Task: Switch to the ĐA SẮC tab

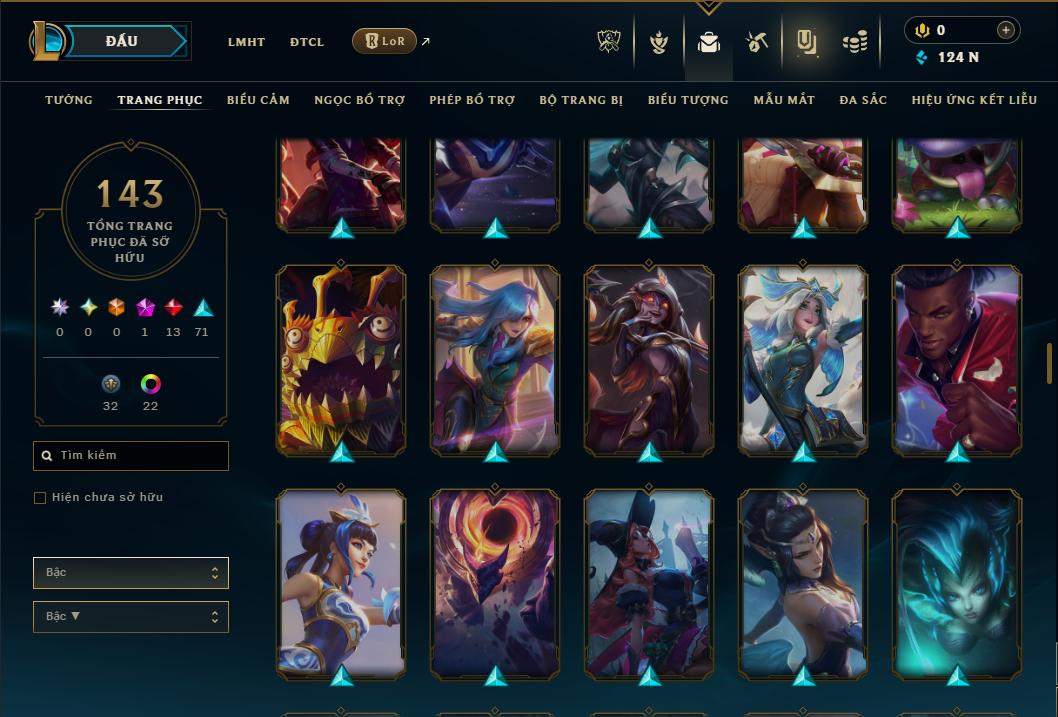Action: coord(863,100)
